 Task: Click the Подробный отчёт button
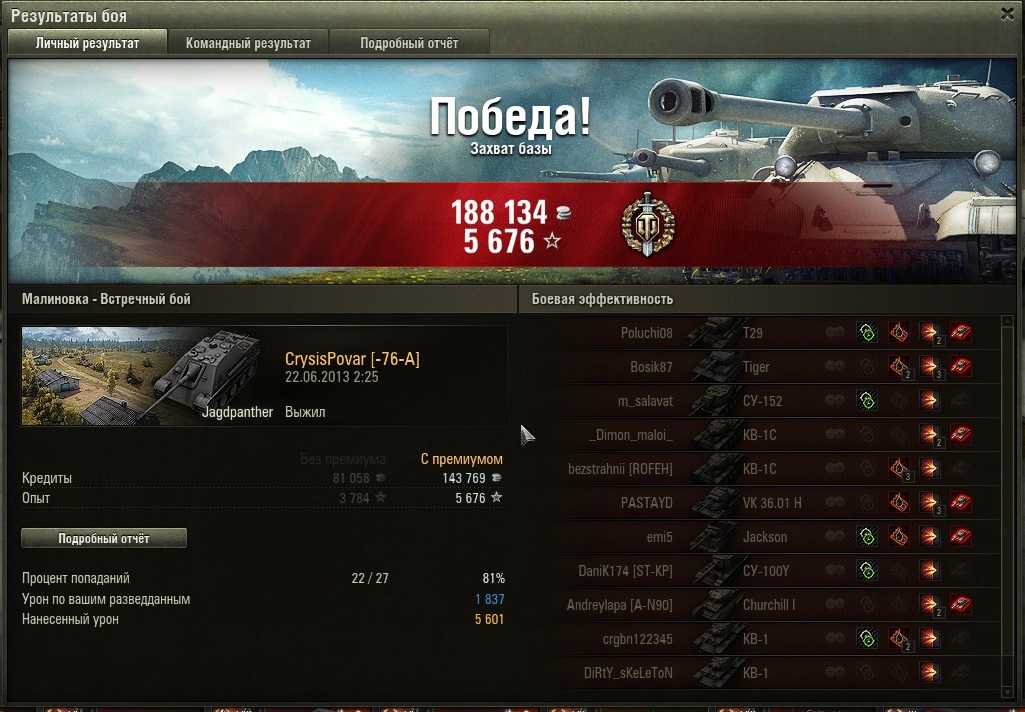pyautogui.click(x=104, y=538)
